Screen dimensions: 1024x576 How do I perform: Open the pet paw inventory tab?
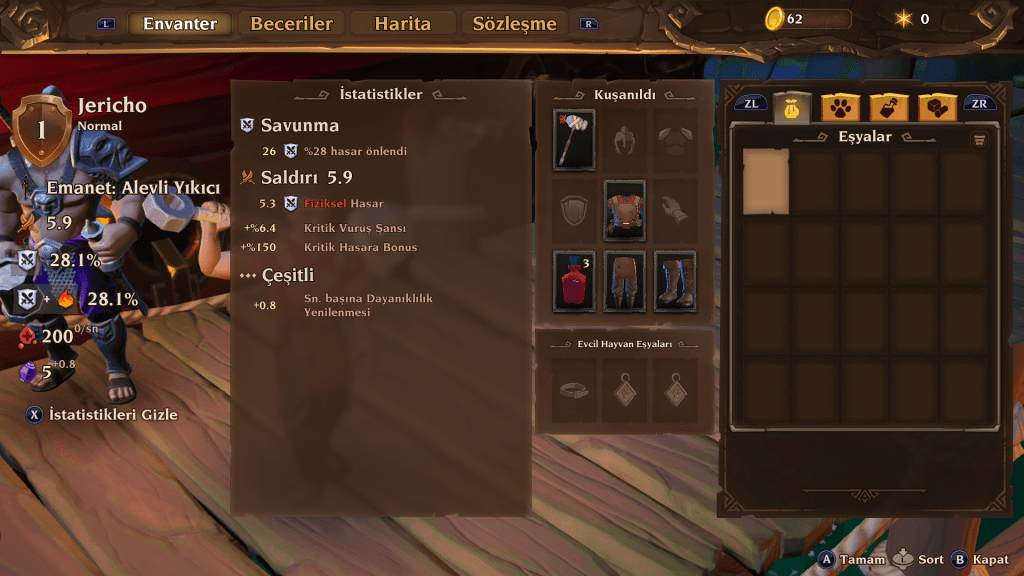click(x=840, y=107)
